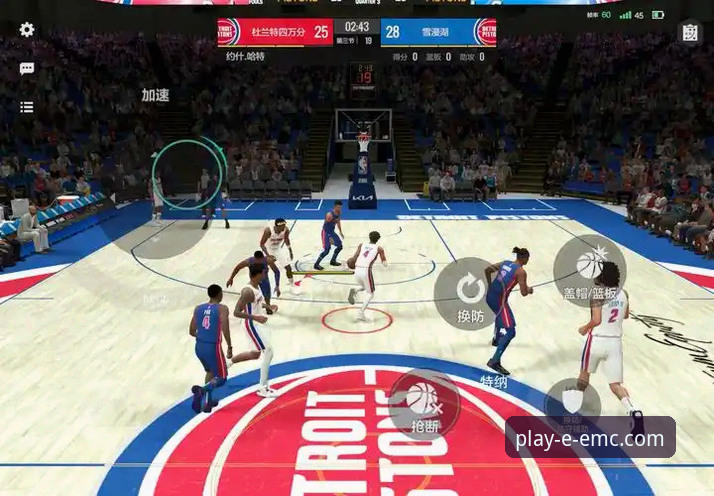Screen dimensions: 714x496
Task: Tap the 换防 switch defender button
Action: pos(470,293)
